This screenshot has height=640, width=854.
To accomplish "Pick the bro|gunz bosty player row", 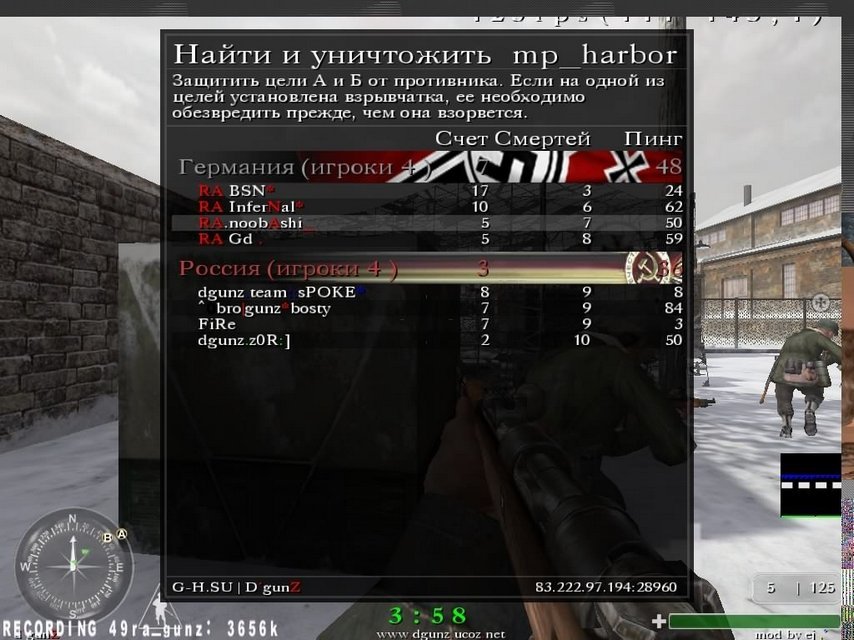I will [x=428, y=308].
